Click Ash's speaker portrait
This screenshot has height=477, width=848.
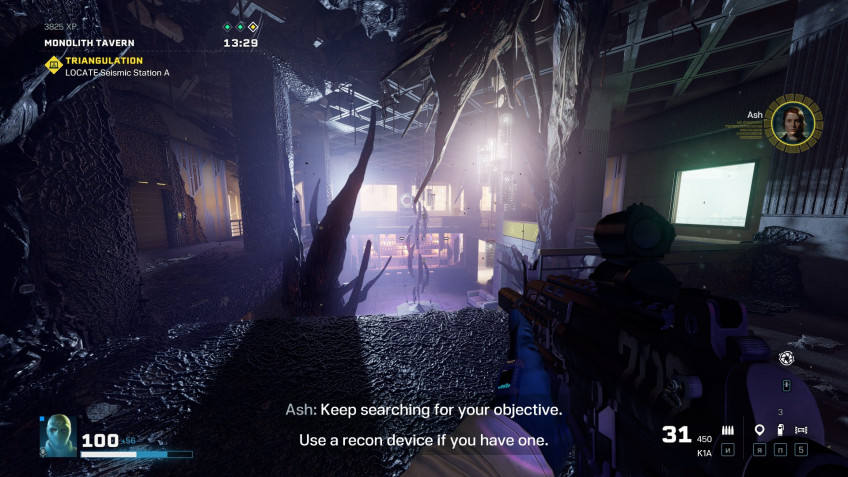[794, 122]
